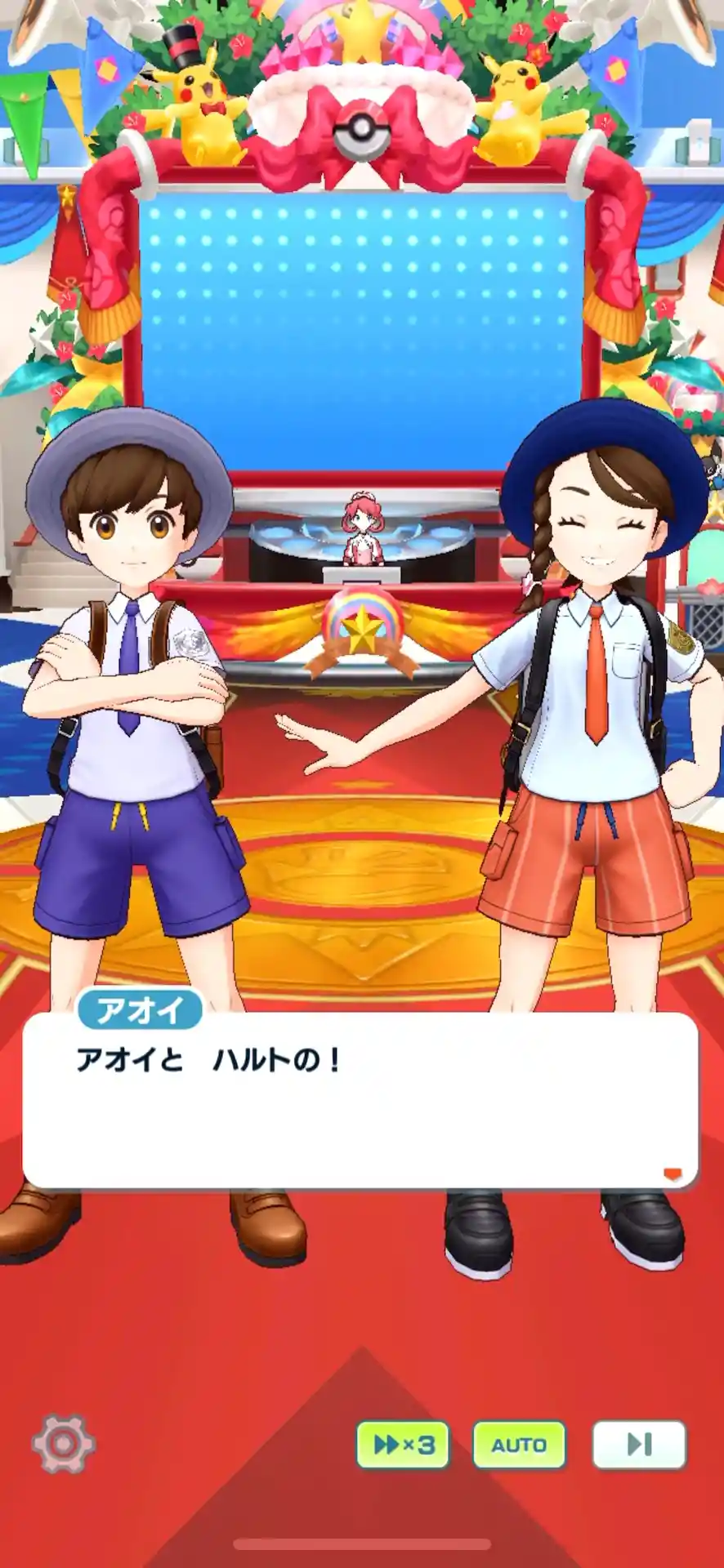Open the gear settings icon
Viewport: 724px width, 1568px height.
click(x=63, y=1444)
